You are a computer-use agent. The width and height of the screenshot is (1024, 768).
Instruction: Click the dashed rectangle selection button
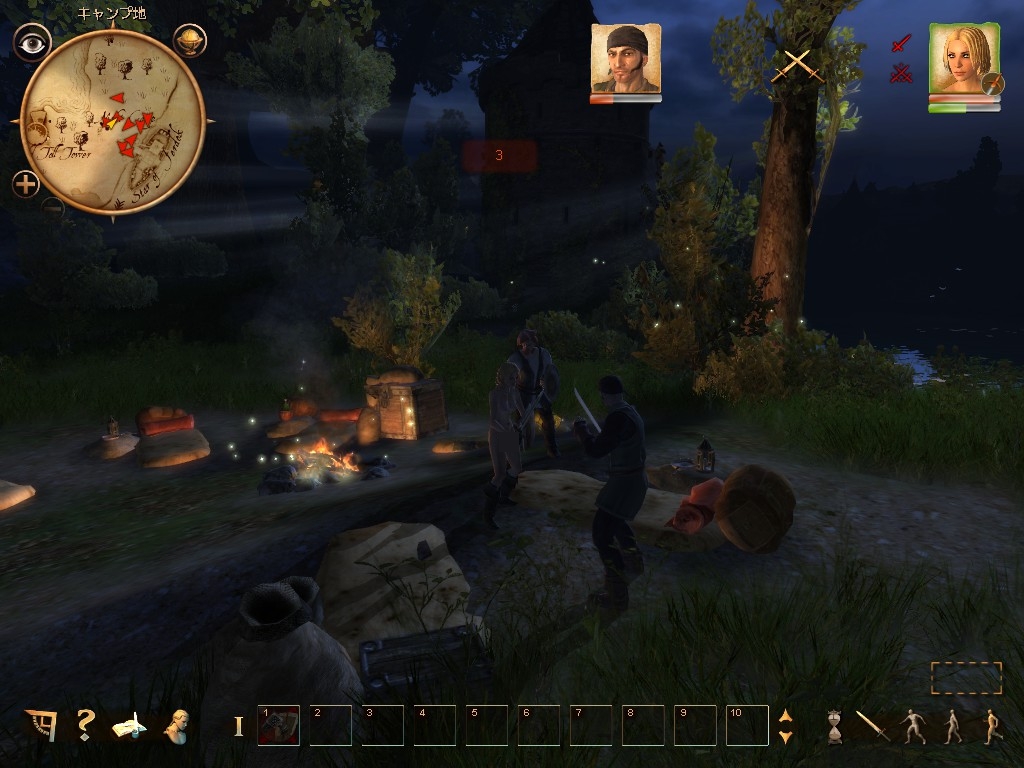966,678
